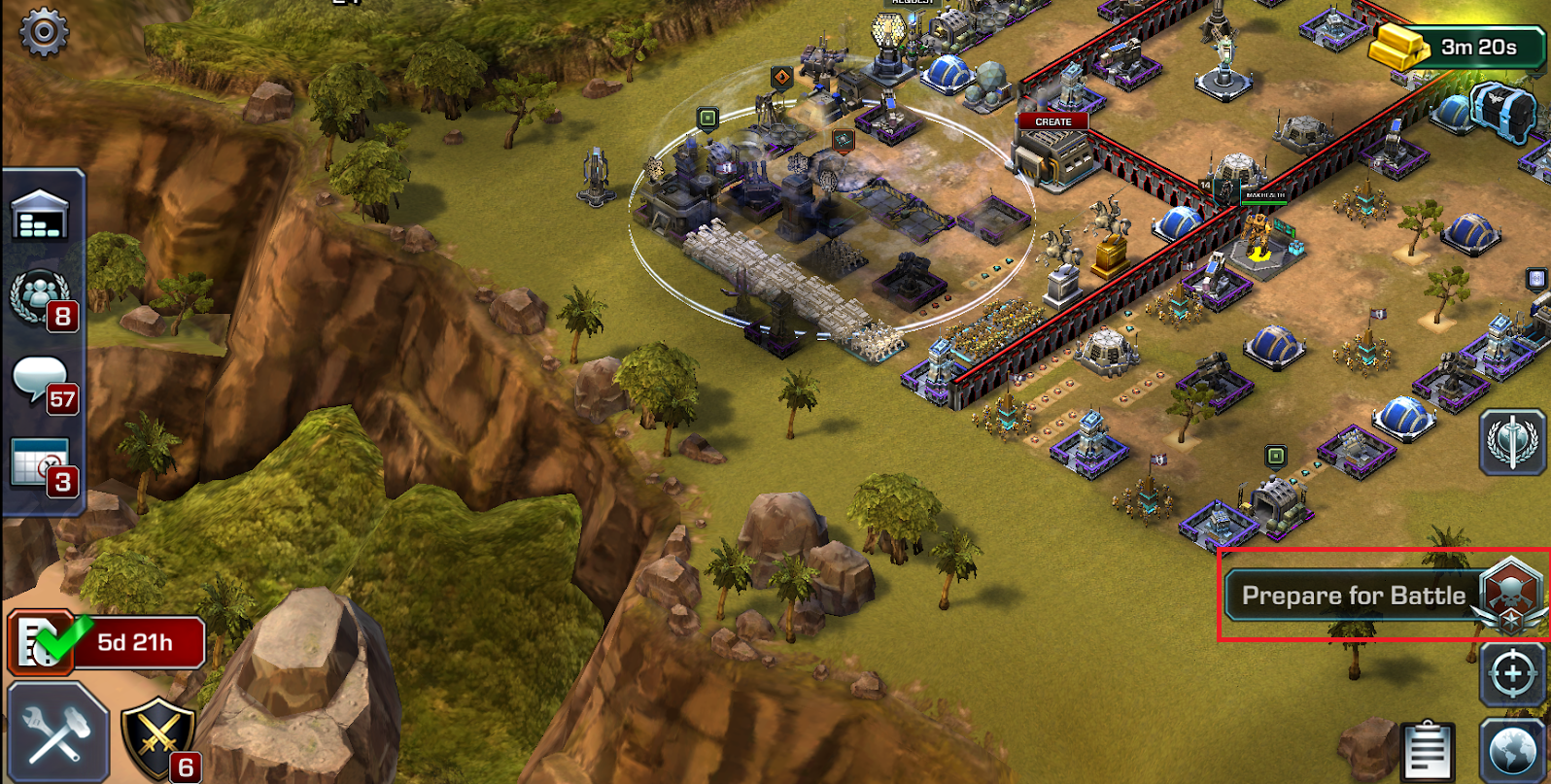Click the Prepare for Battle button
Viewport: 1551px width, 784px height.
click(1354, 596)
